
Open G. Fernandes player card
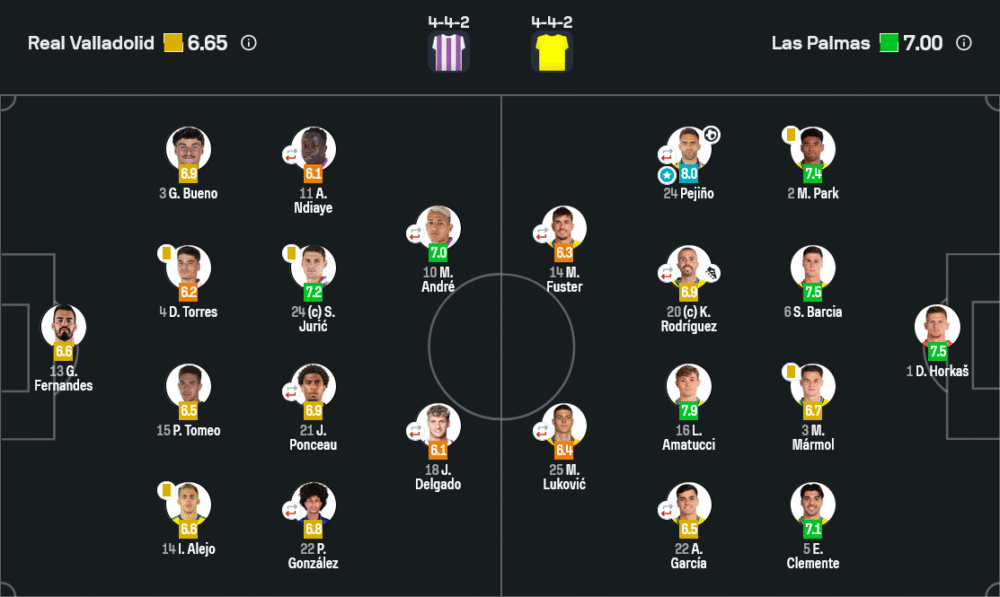[x=64, y=328]
